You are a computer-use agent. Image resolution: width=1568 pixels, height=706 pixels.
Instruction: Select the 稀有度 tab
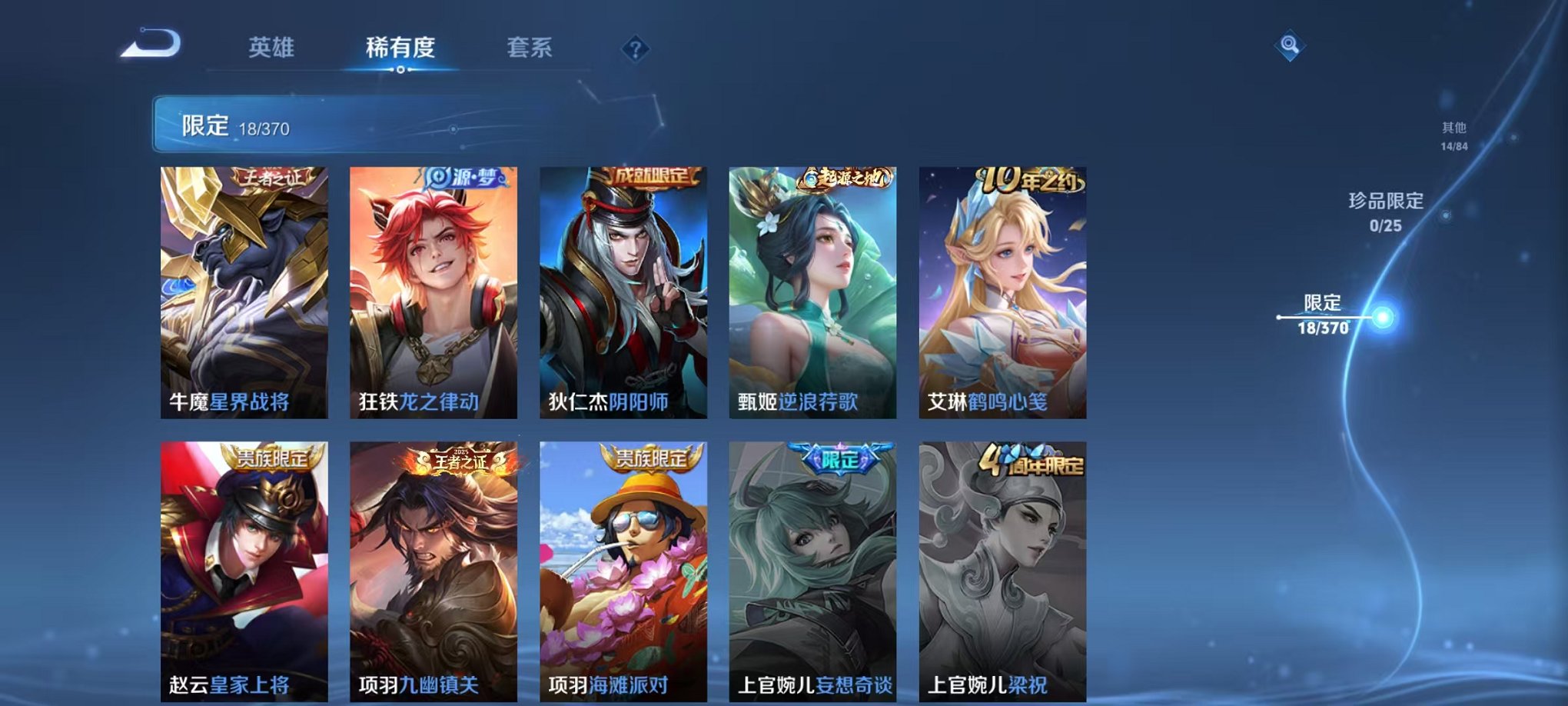point(399,48)
